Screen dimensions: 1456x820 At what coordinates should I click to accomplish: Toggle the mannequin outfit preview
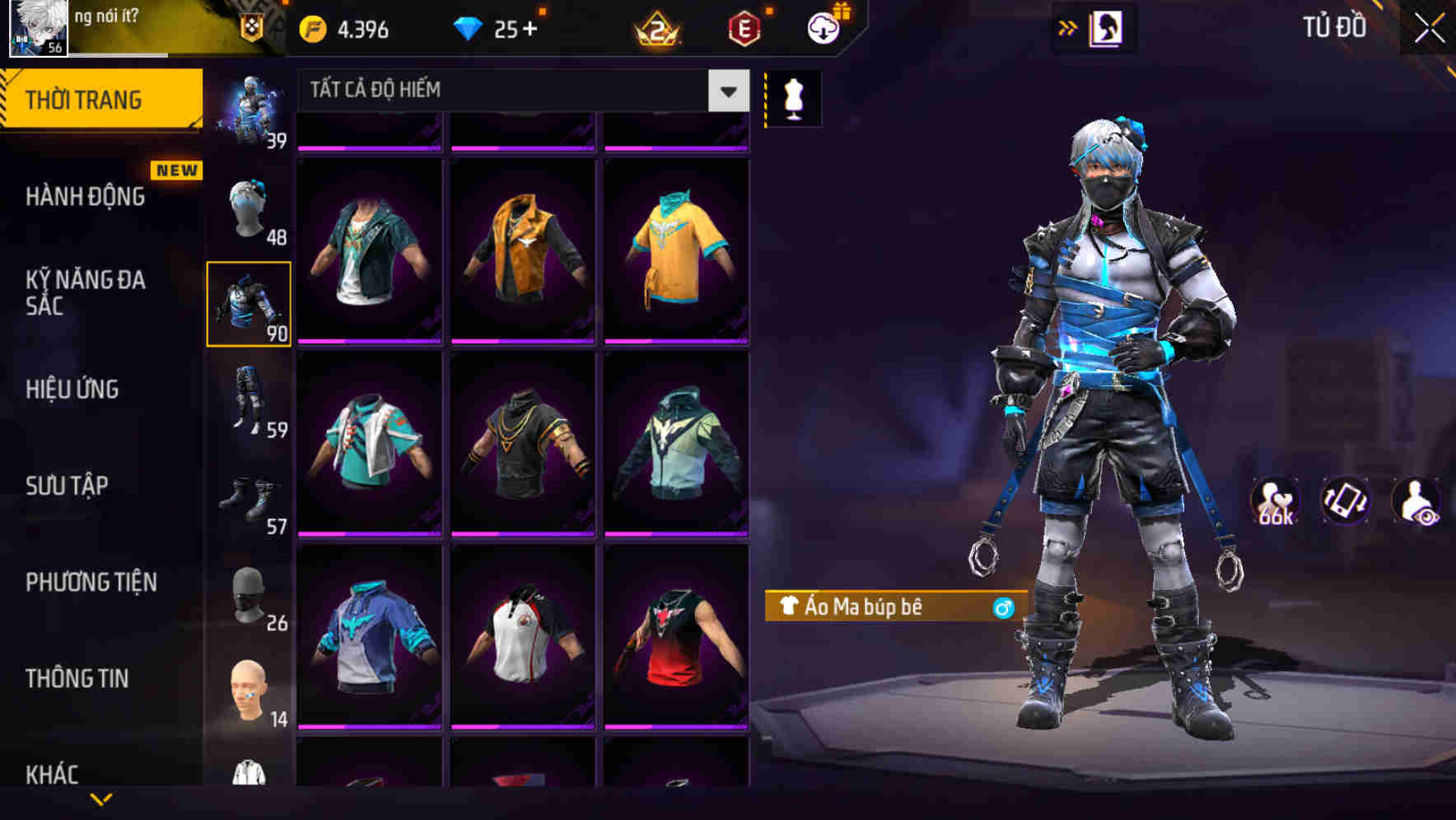point(793,96)
